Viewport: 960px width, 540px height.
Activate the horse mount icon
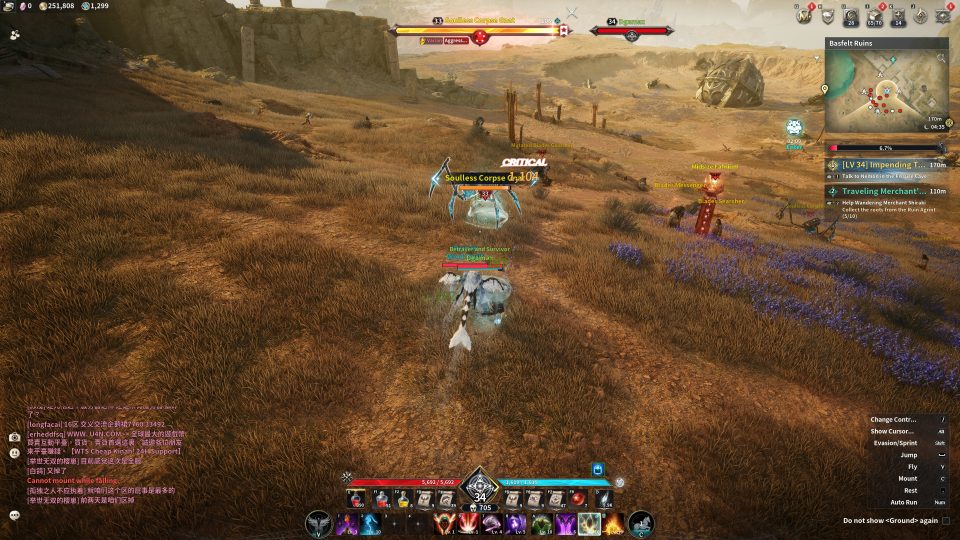coord(640,524)
